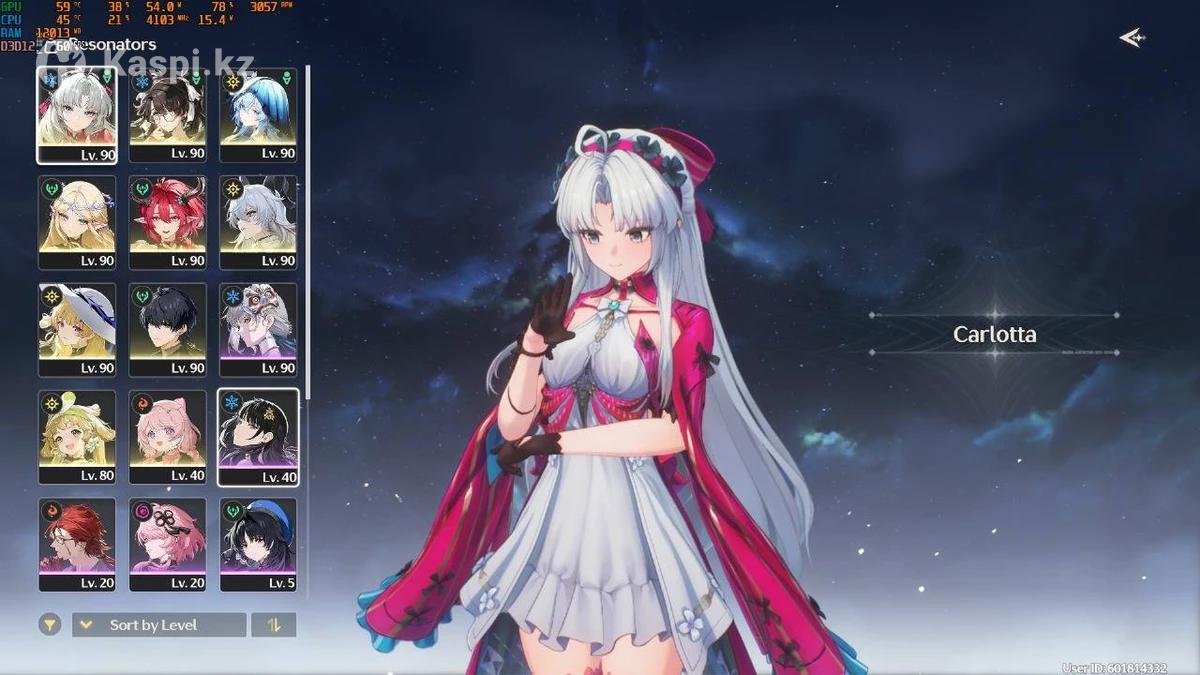The image size is (1200, 675).
Task: Select the blonde resonator wearing white hat
Action: (77, 330)
